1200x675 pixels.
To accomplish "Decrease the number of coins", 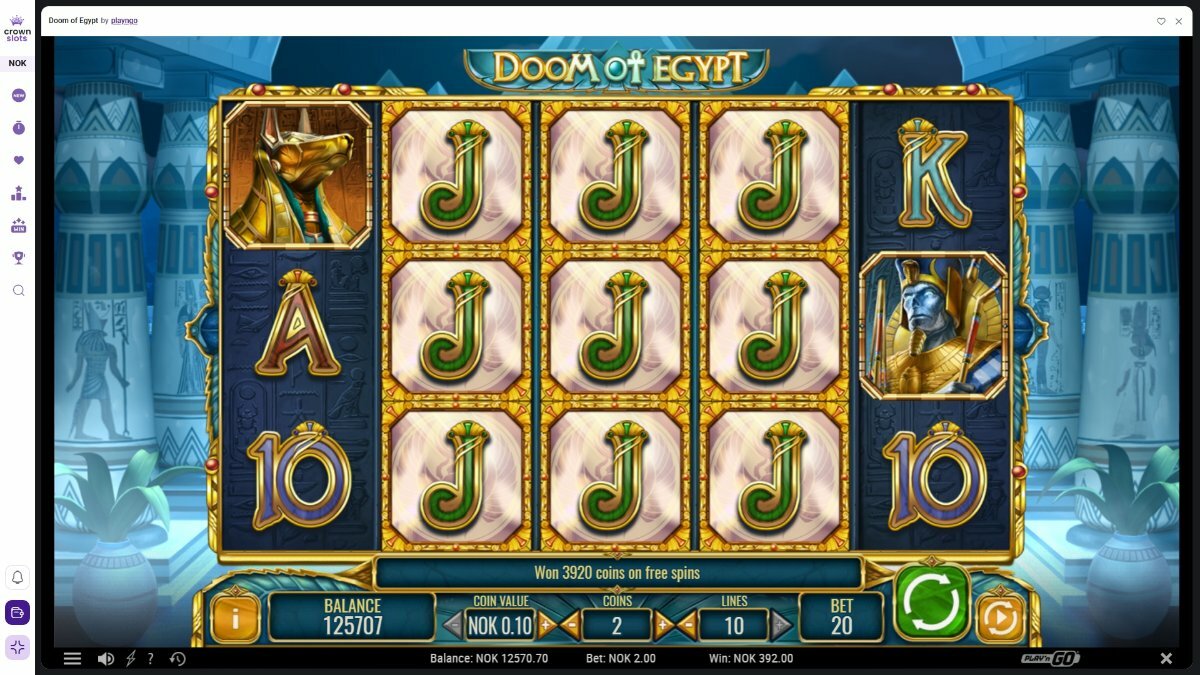I will click(571, 626).
